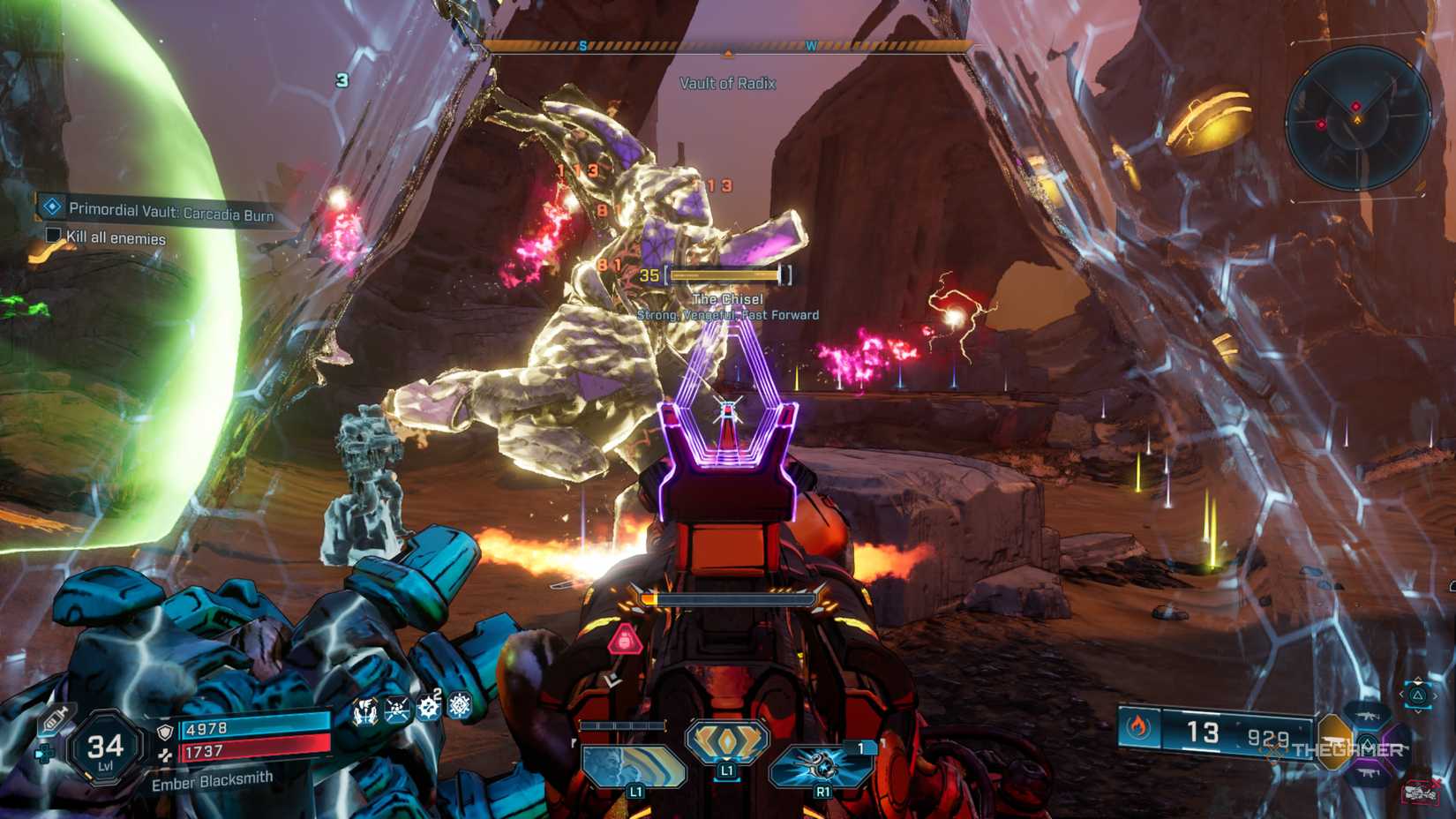Viewport: 1456px width, 819px height.
Task: Inspect the snowflake gear status icon
Action: (x=460, y=706)
